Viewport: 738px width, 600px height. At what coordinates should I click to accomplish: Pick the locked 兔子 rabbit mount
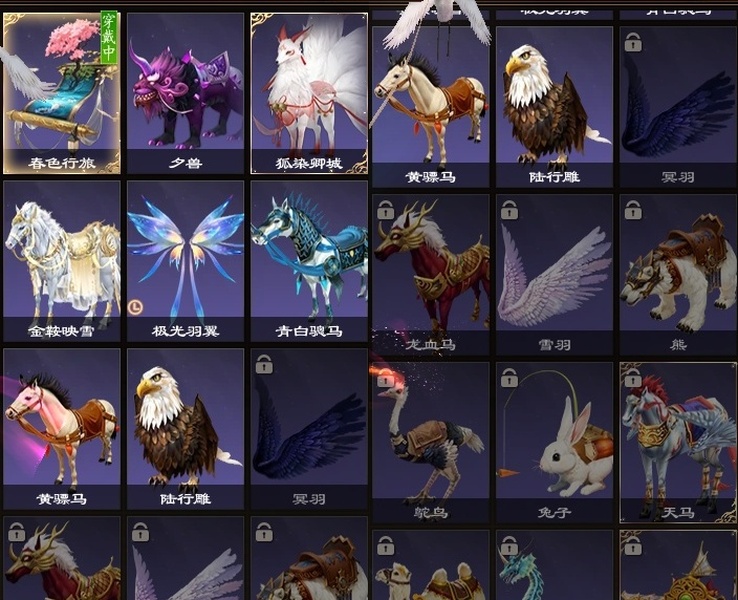[x=554, y=440]
